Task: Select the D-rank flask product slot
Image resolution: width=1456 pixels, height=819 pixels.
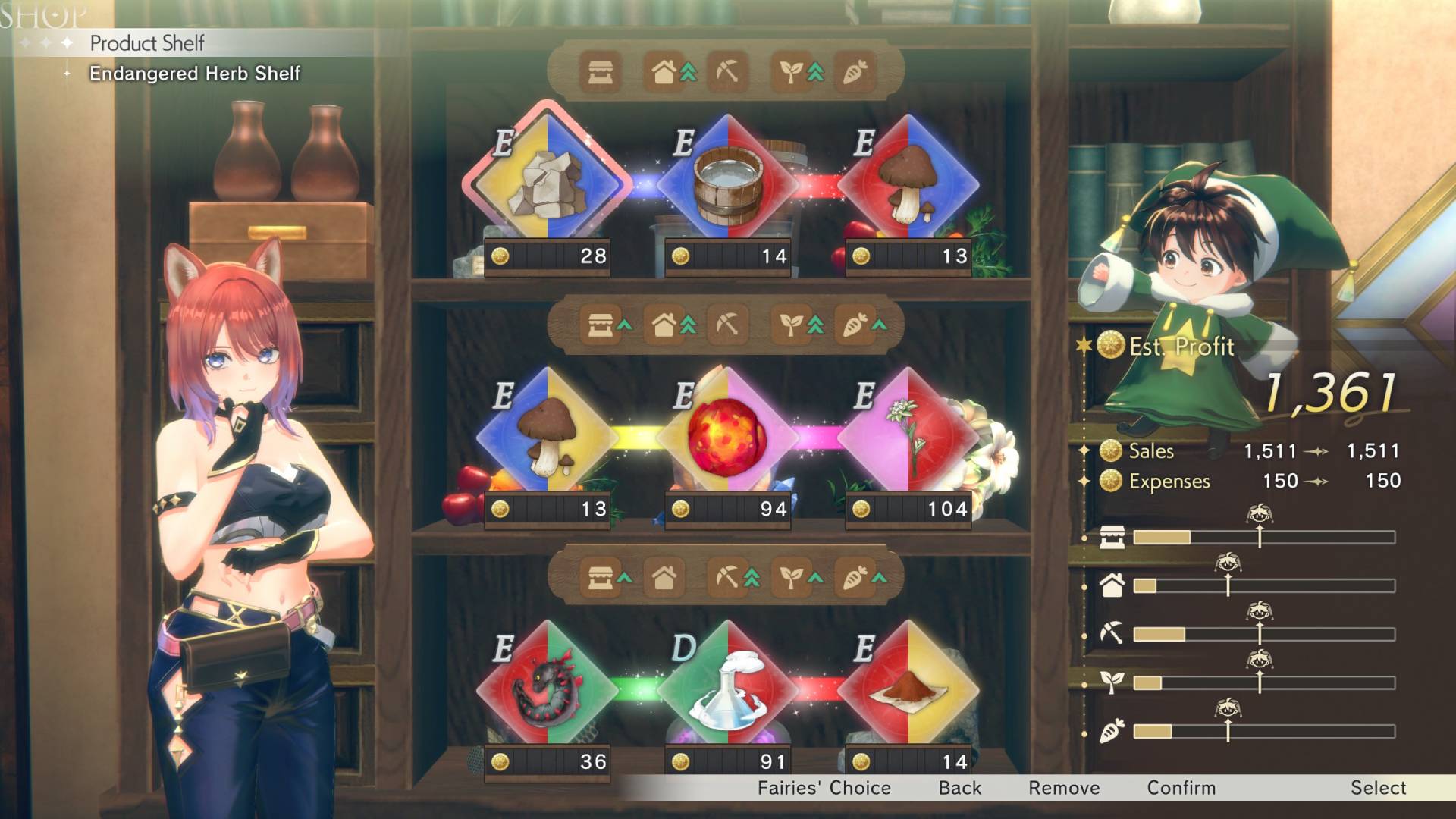Action: (x=727, y=690)
